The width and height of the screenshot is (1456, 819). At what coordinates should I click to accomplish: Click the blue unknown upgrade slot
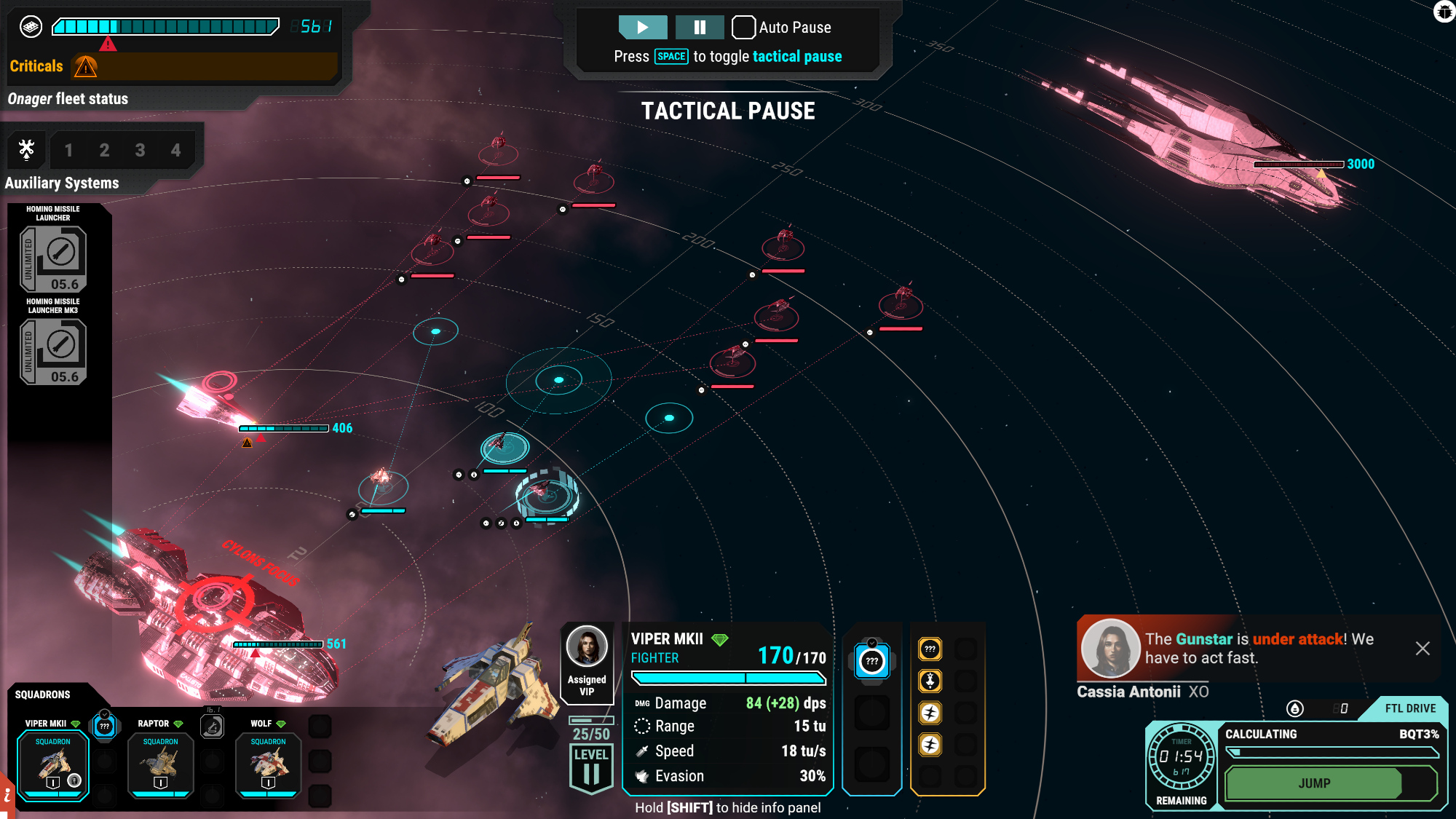pyautogui.click(x=871, y=661)
